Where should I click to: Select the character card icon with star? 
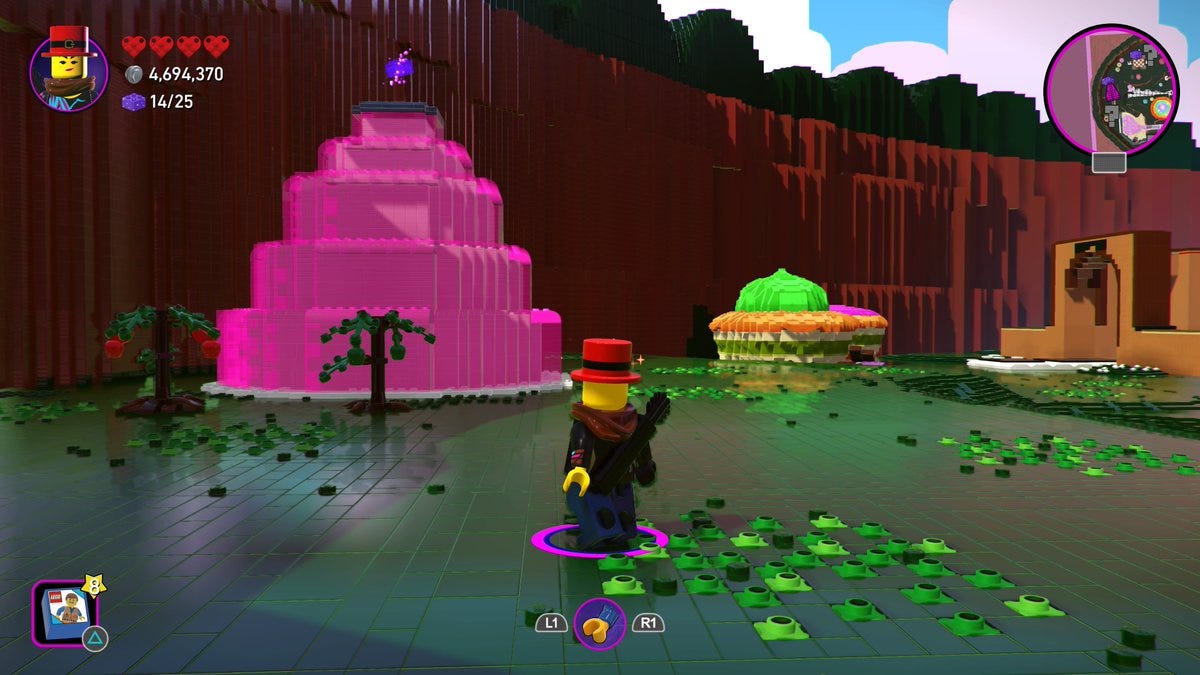tap(65, 612)
